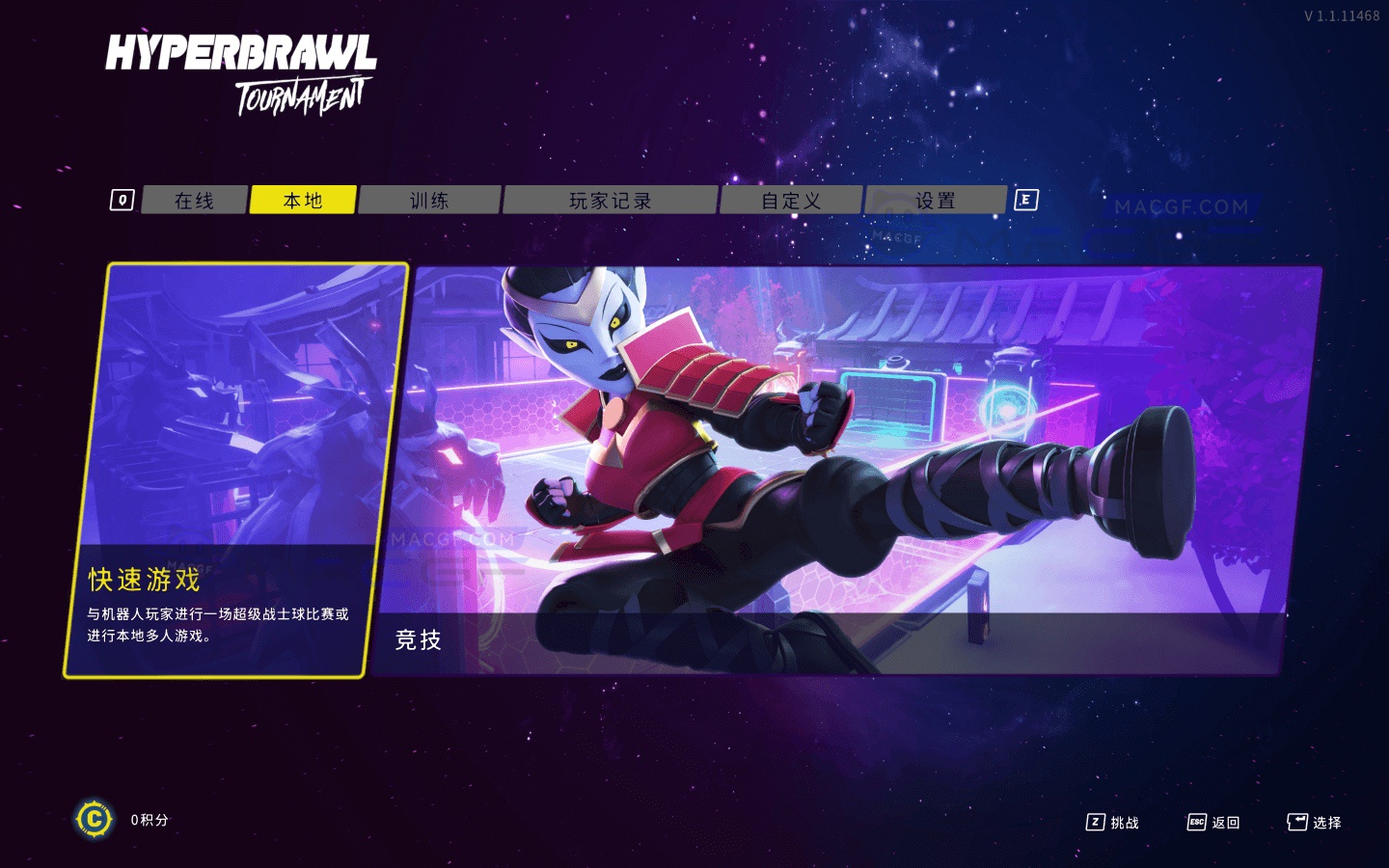Screen dimensions: 1389x868
Task: Switch to the 在线 tab
Action: (193, 200)
